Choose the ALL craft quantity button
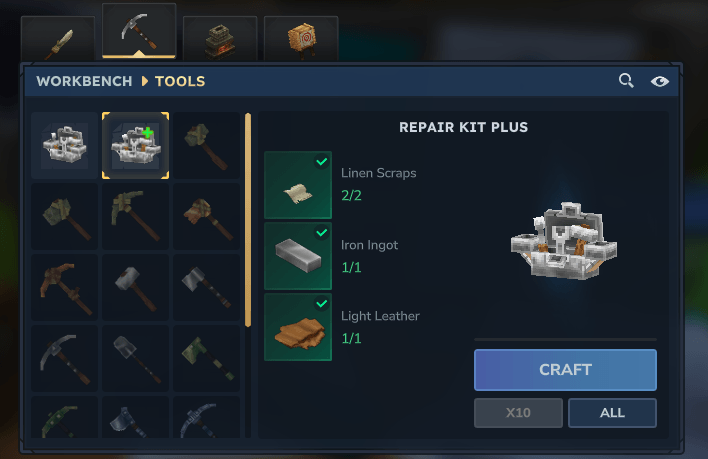708x459 pixels. 612,412
